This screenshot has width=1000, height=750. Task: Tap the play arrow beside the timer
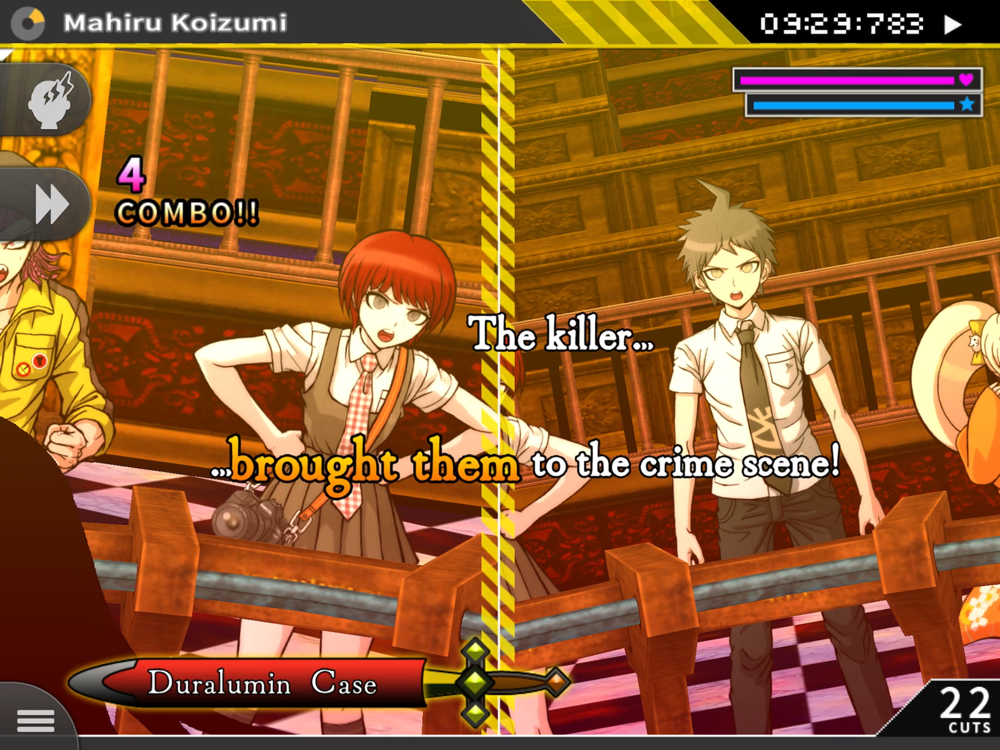coord(953,24)
